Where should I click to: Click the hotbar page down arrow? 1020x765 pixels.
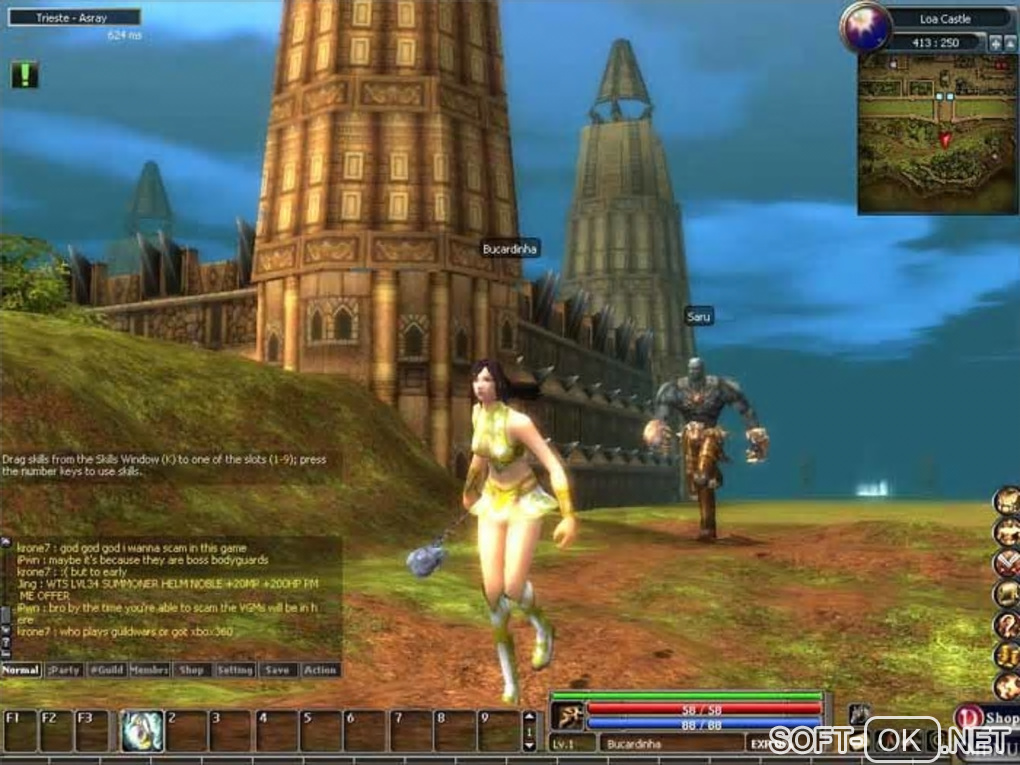click(x=530, y=744)
